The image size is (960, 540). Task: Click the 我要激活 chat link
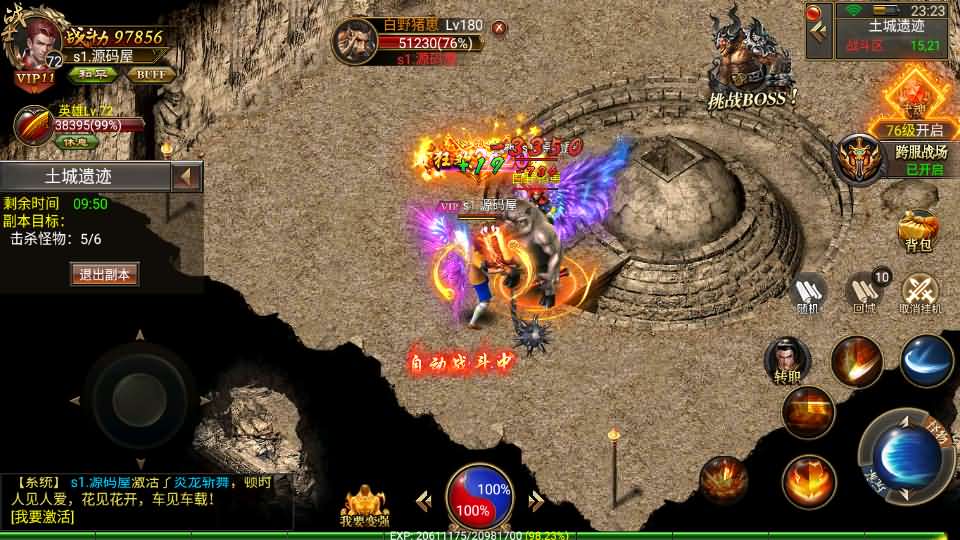click(x=42, y=517)
